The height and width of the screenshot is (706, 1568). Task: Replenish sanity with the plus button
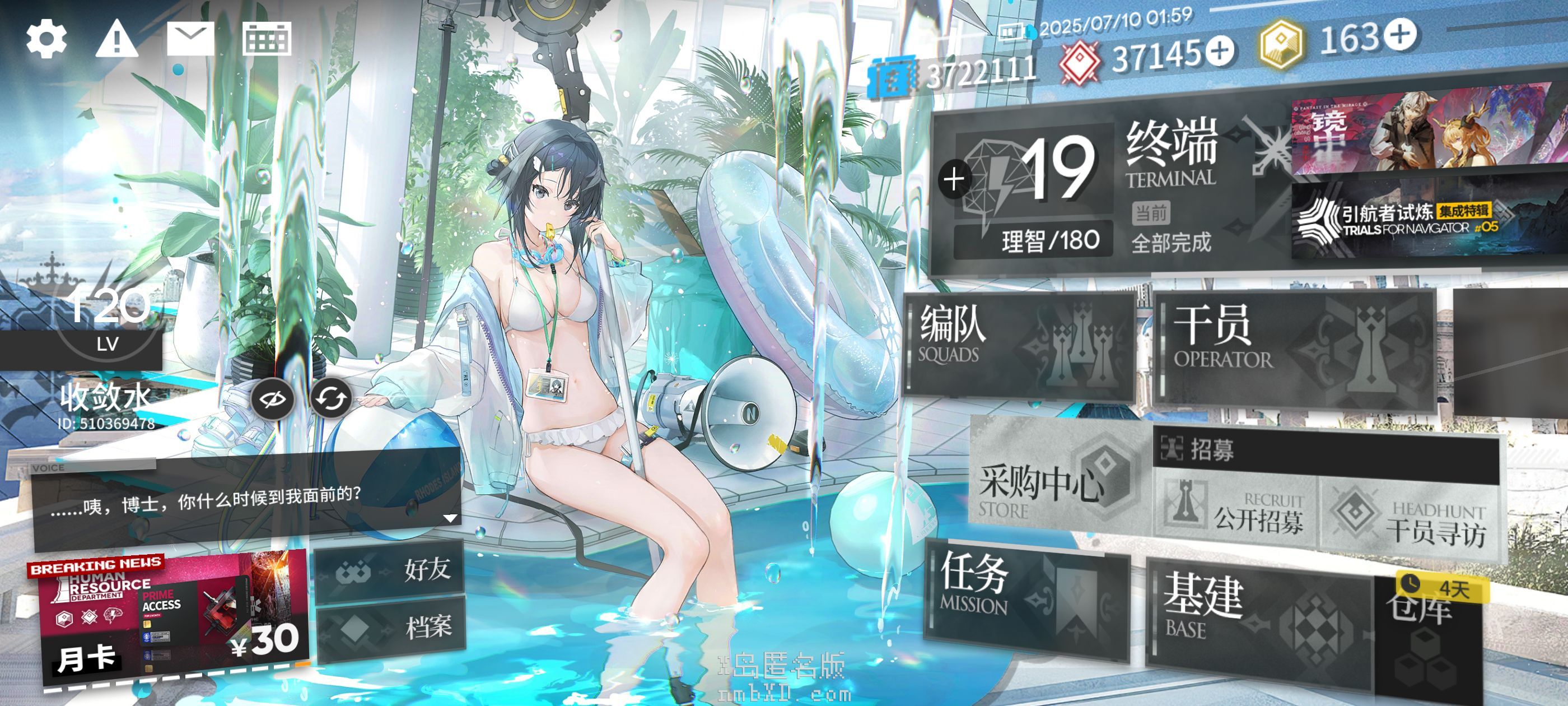(954, 180)
